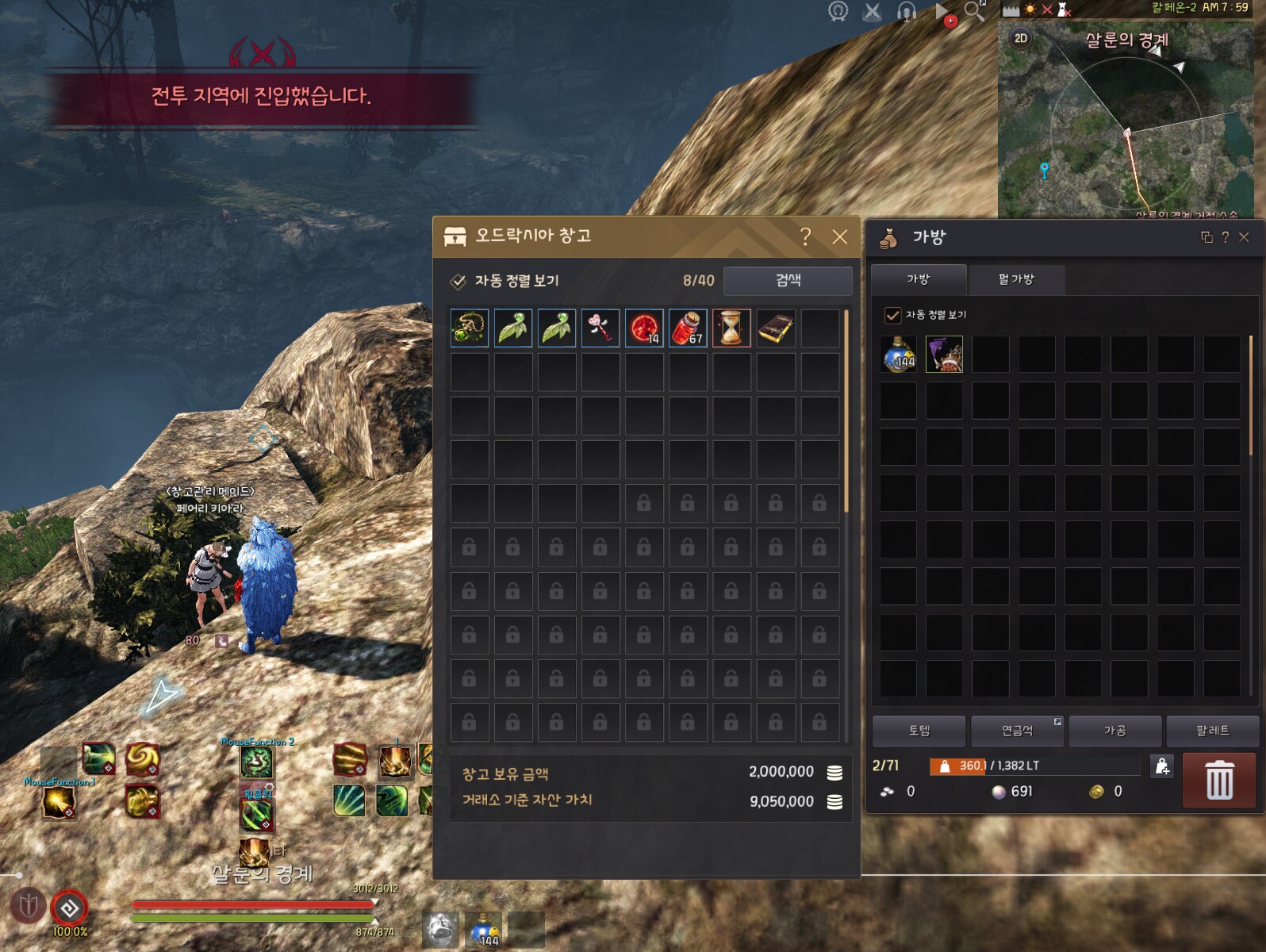Enable 자동 정렬 보기 in the warehouse window
This screenshot has height=952, width=1266.
coord(456,280)
